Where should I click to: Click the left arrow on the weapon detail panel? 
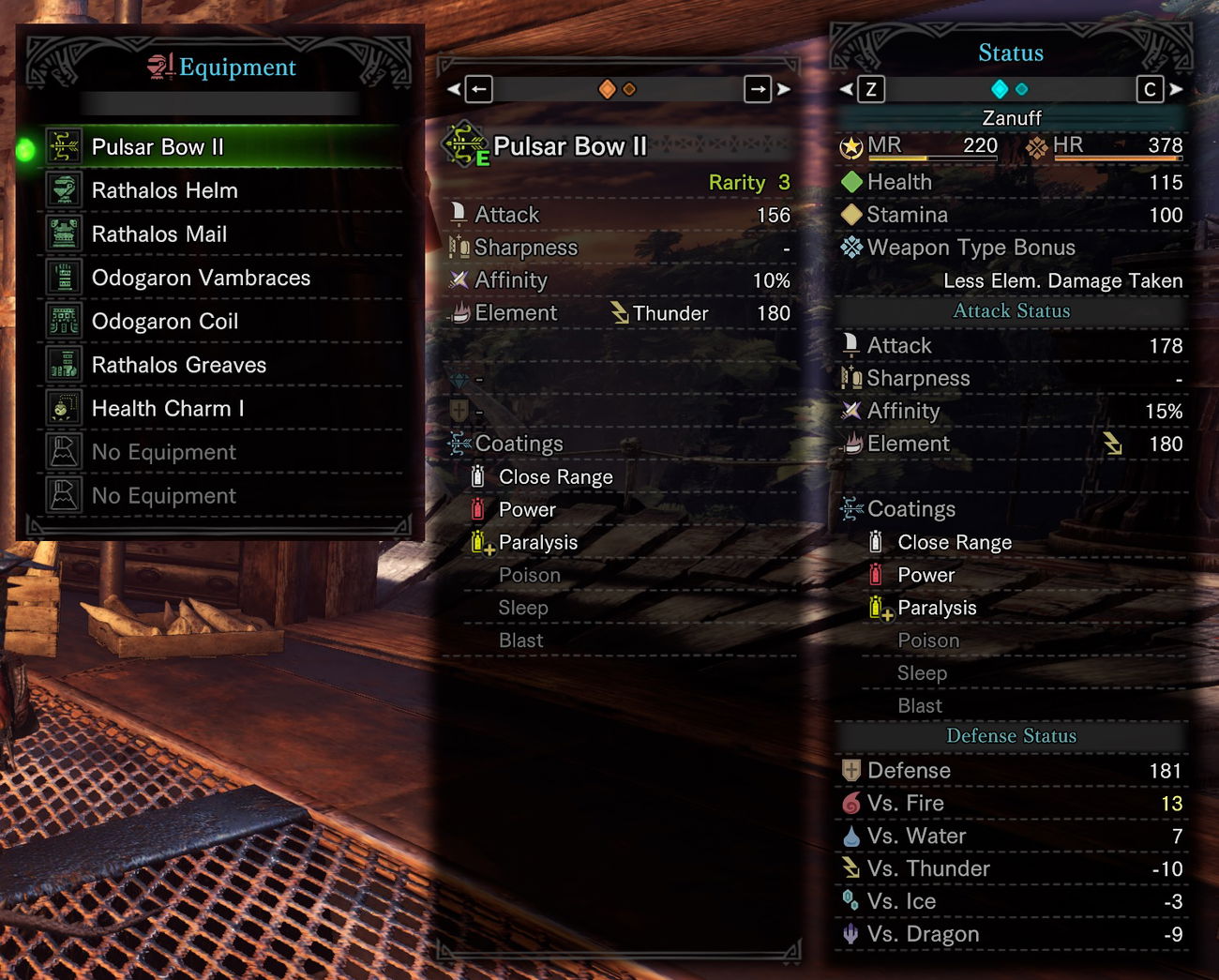pos(477,88)
